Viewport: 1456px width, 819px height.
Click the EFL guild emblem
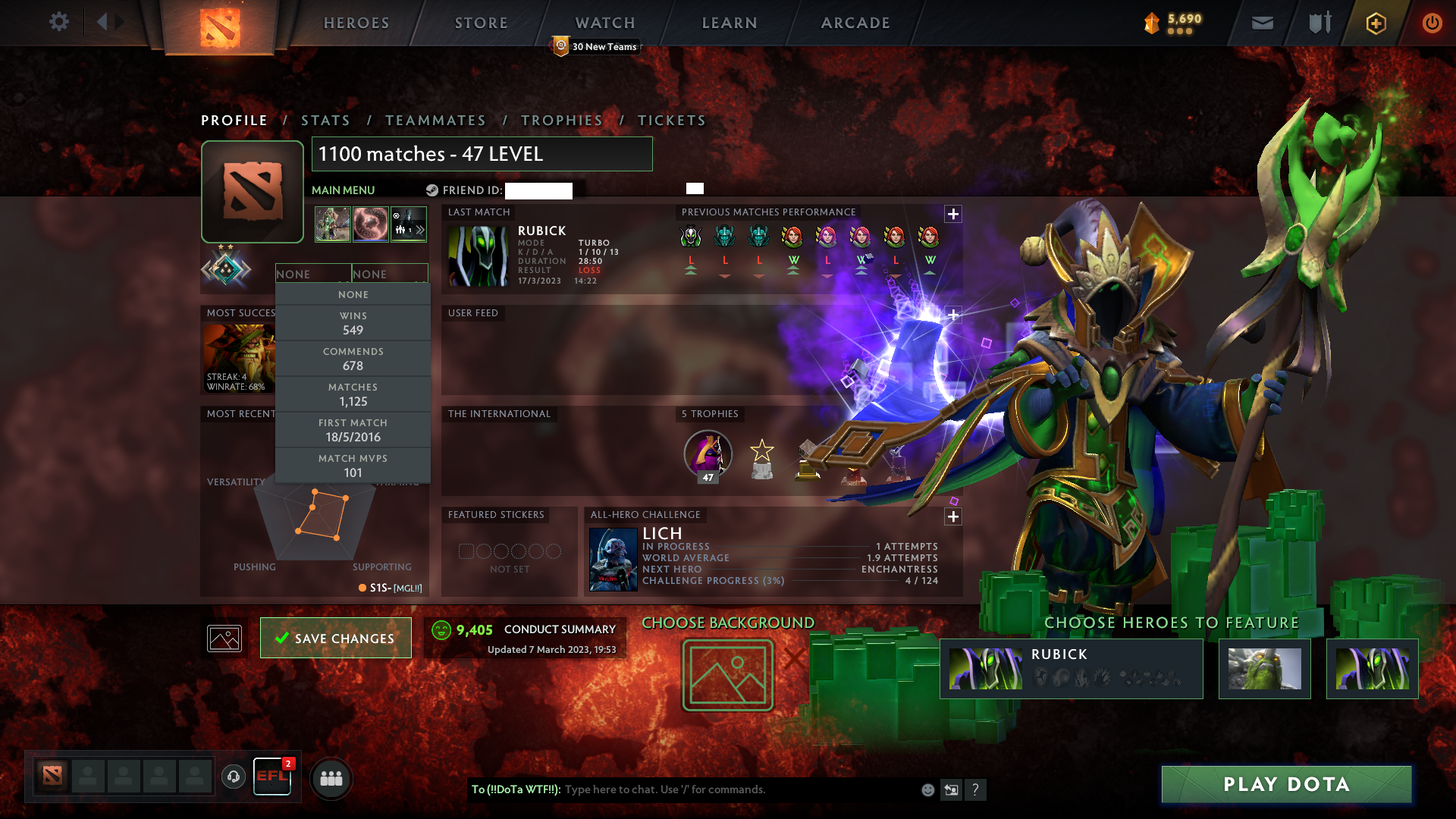(x=272, y=775)
